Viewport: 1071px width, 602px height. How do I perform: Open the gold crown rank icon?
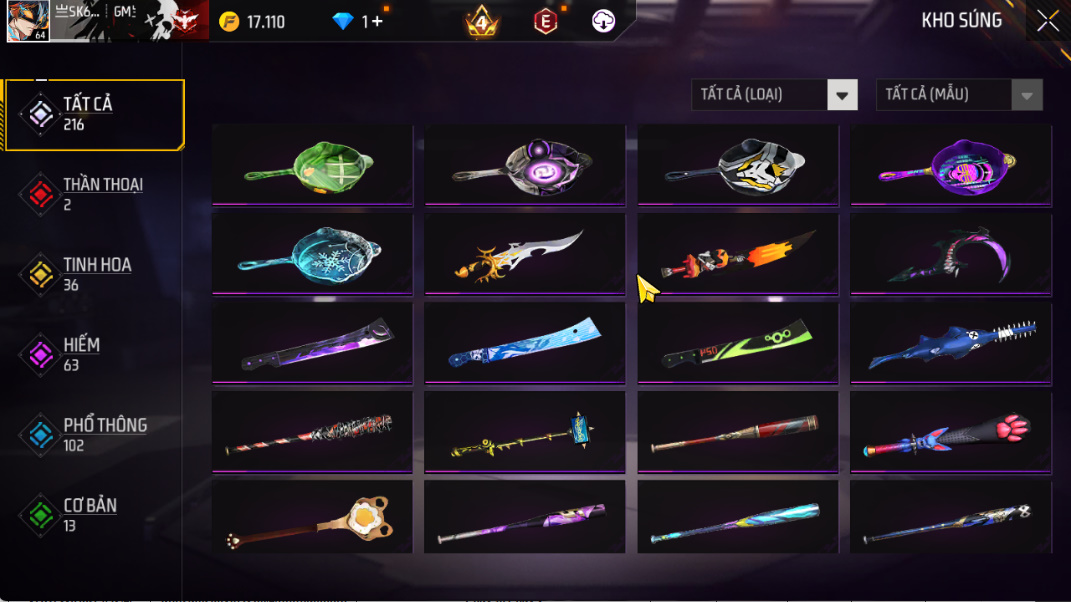pos(481,21)
